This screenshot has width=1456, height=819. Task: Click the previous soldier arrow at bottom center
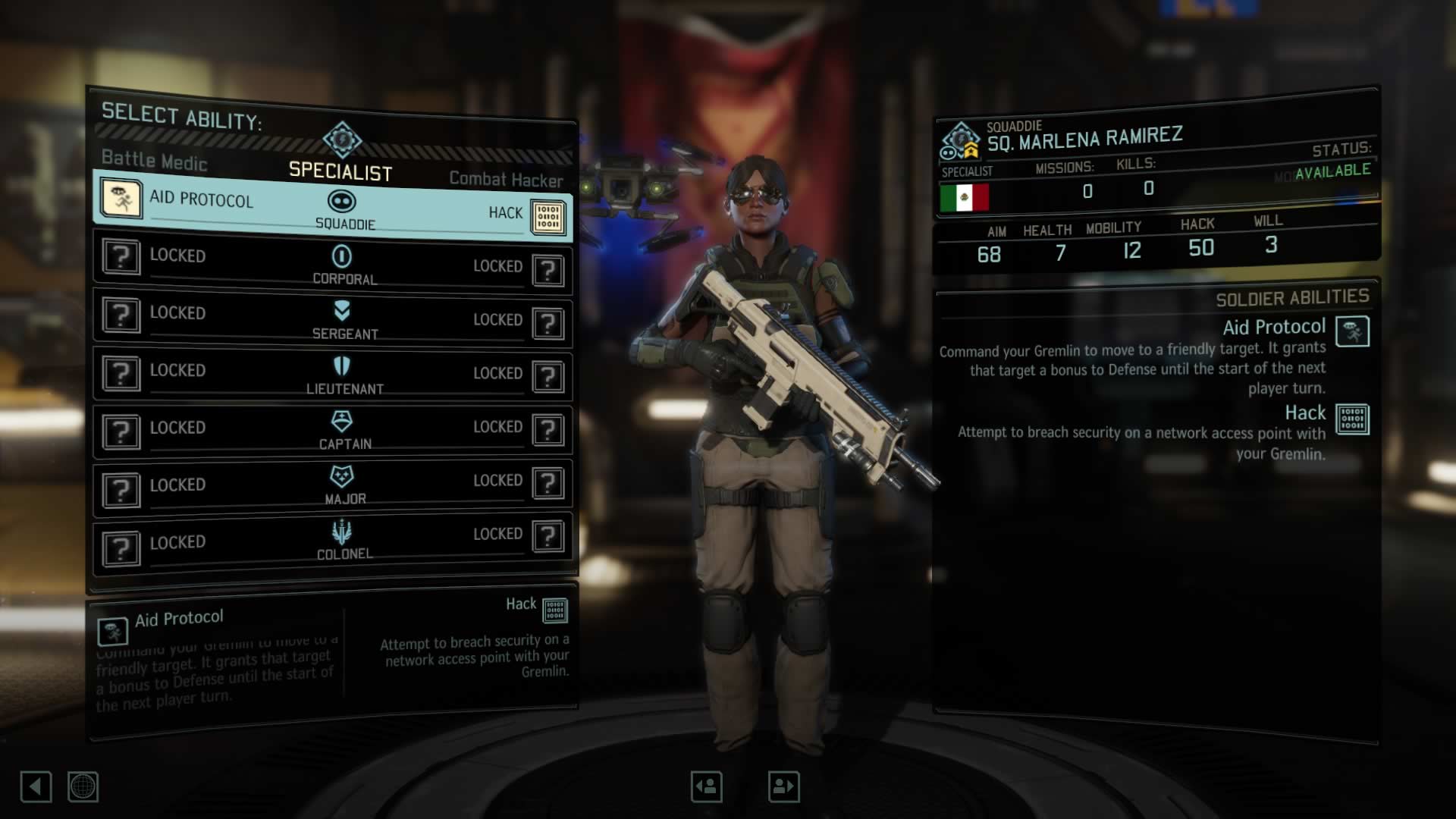coord(705,786)
